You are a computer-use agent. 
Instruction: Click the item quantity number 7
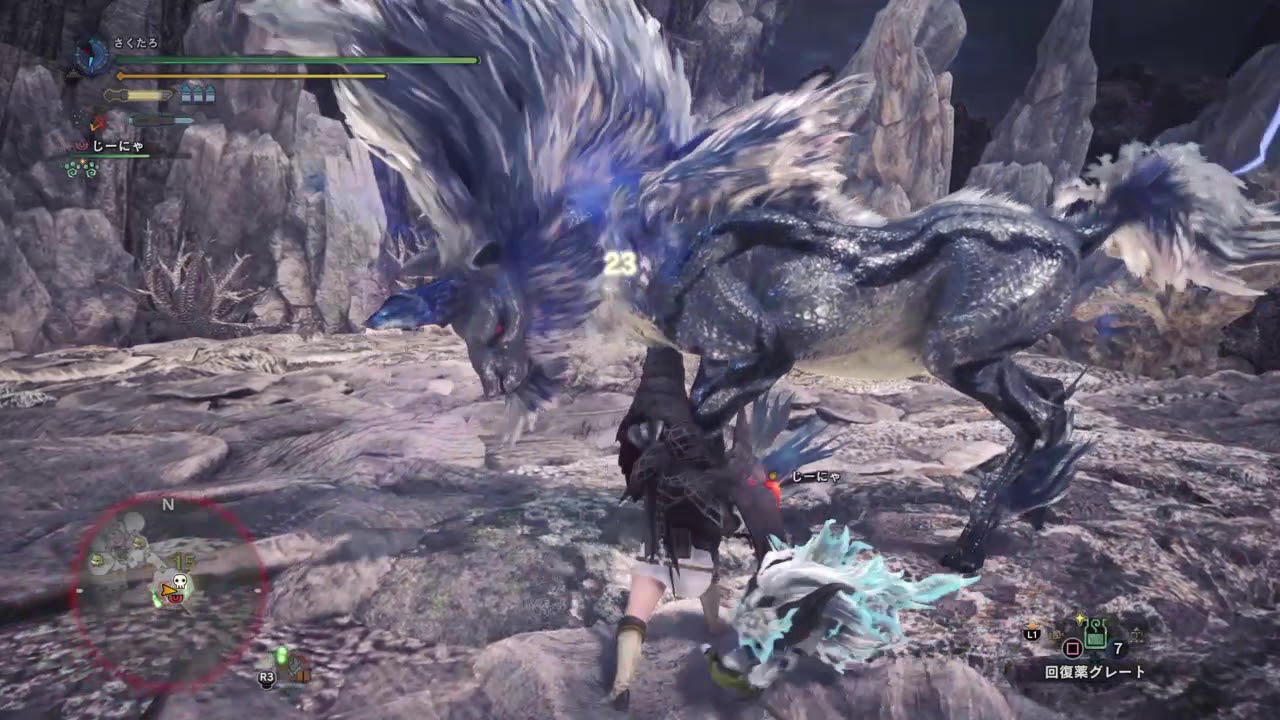pyautogui.click(x=1118, y=648)
